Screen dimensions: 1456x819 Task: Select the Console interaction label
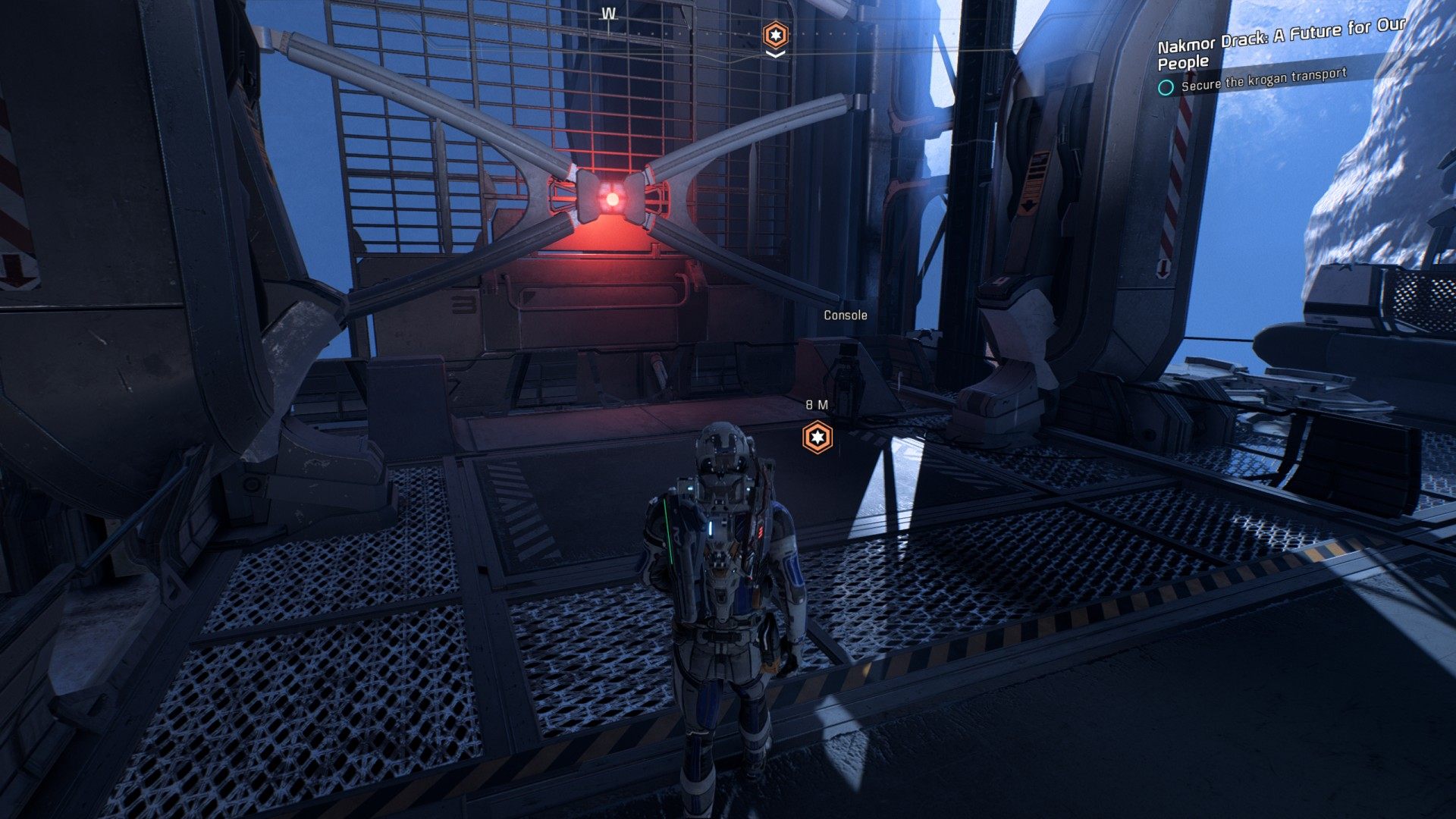pyautogui.click(x=845, y=315)
